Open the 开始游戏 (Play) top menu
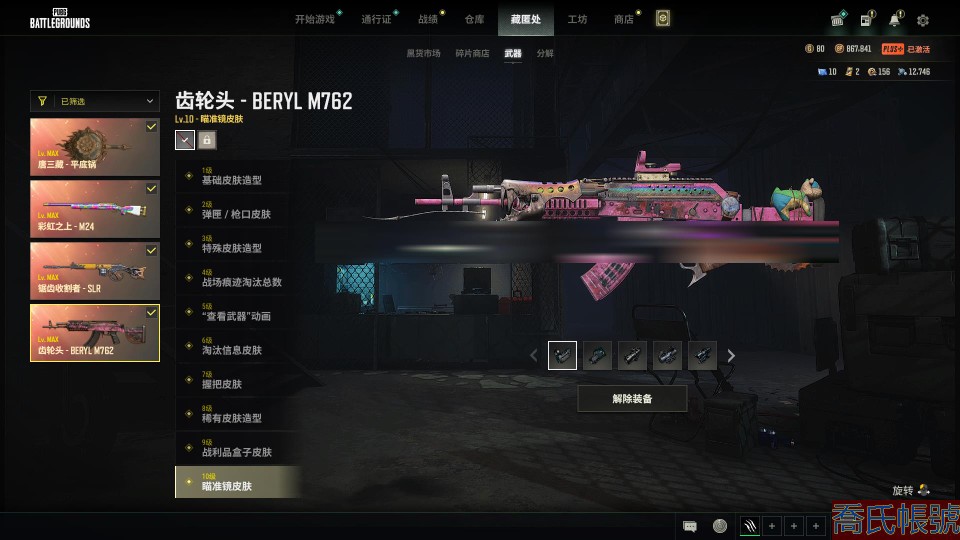 (314, 19)
